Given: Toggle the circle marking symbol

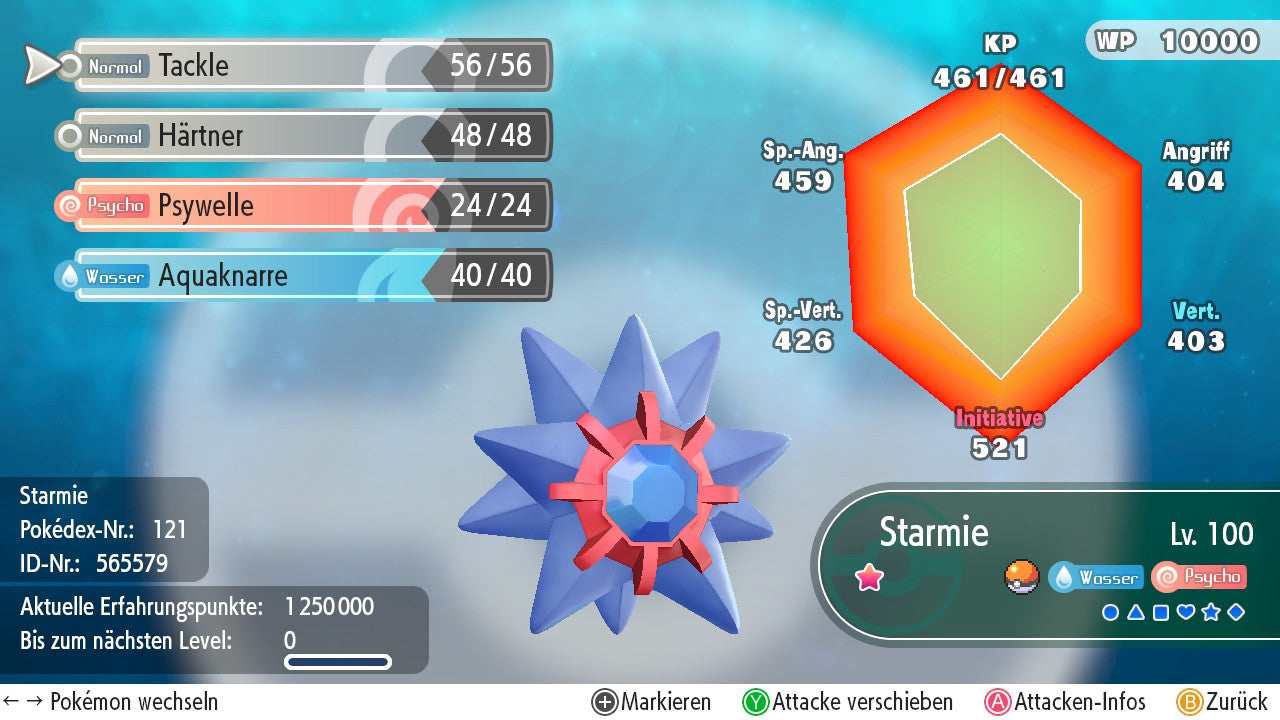Looking at the screenshot, I should coord(1110,613).
